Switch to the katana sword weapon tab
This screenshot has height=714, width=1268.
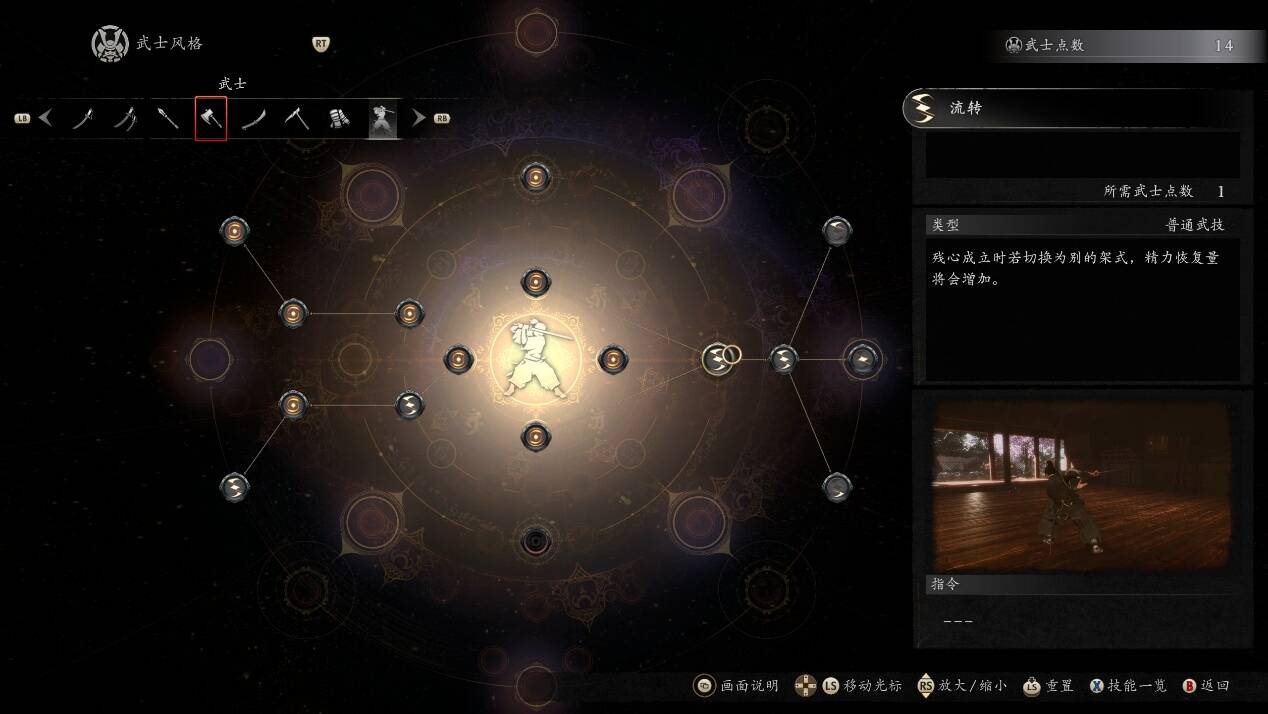(83, 119)
